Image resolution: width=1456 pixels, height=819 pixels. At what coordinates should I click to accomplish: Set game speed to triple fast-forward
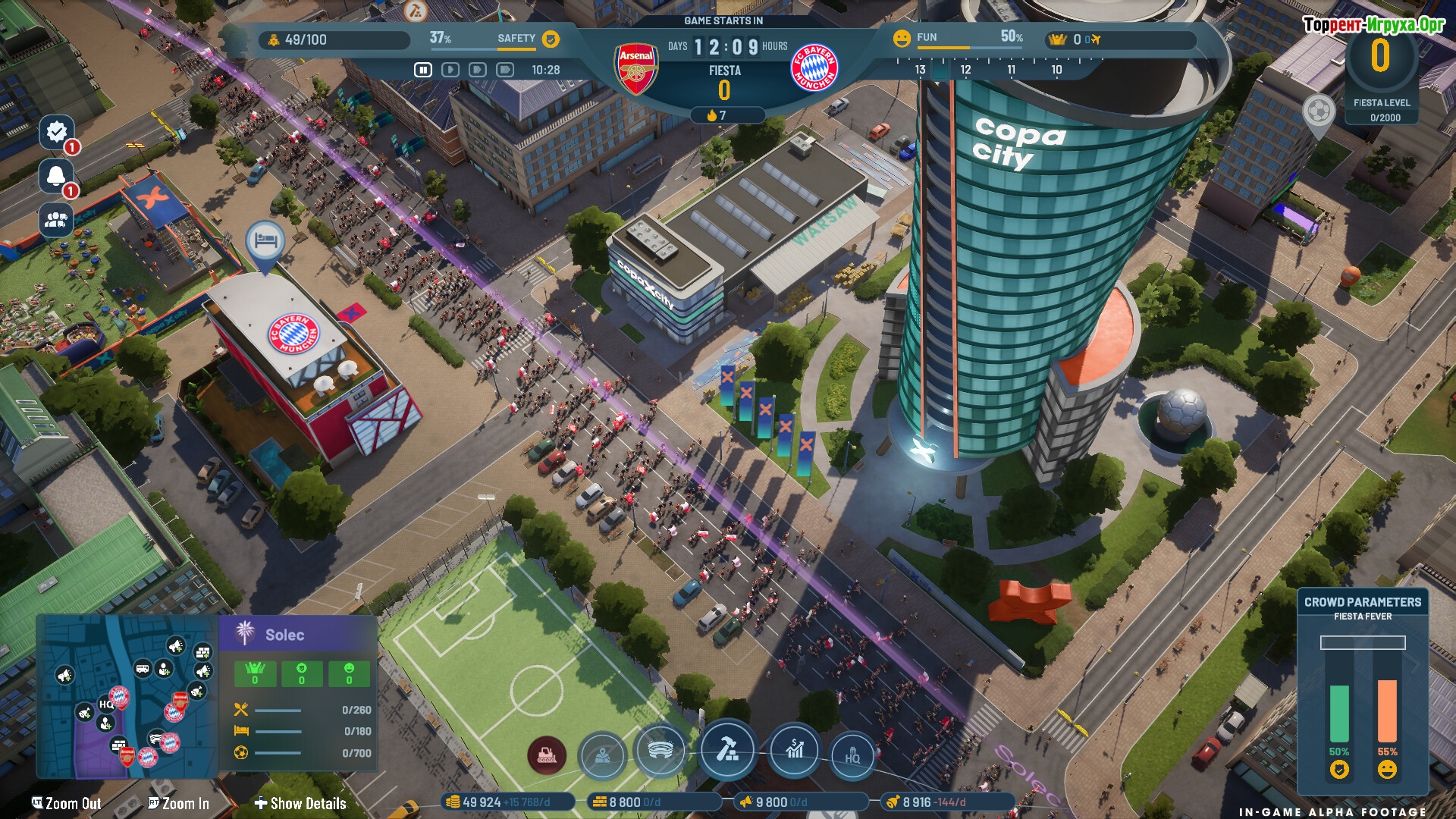click(505, 70)
